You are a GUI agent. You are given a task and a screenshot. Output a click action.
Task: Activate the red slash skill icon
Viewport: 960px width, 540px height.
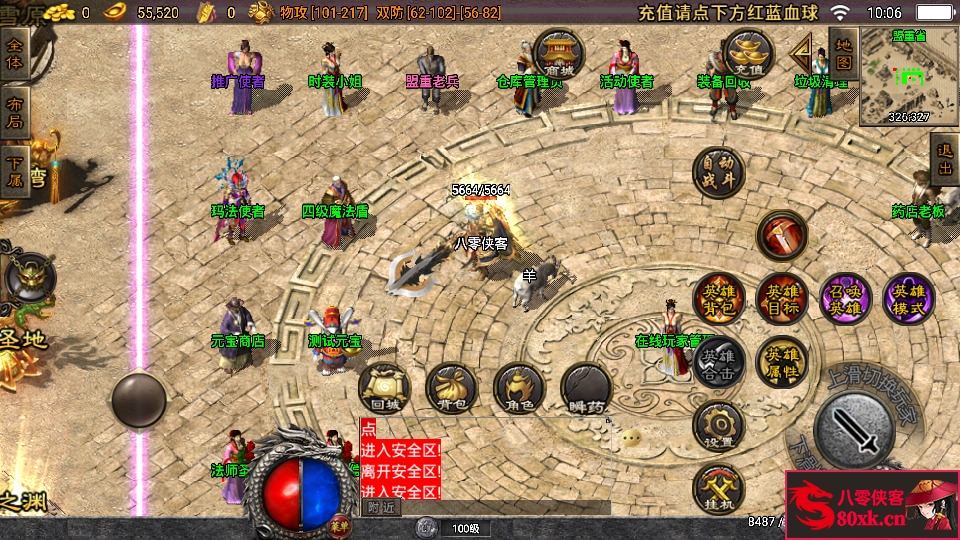[x=782, y=236]
